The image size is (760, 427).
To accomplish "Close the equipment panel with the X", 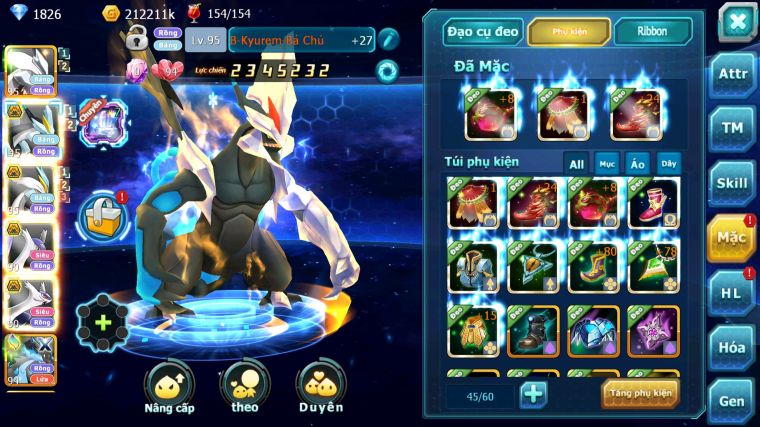I will (x=736, y=21).
